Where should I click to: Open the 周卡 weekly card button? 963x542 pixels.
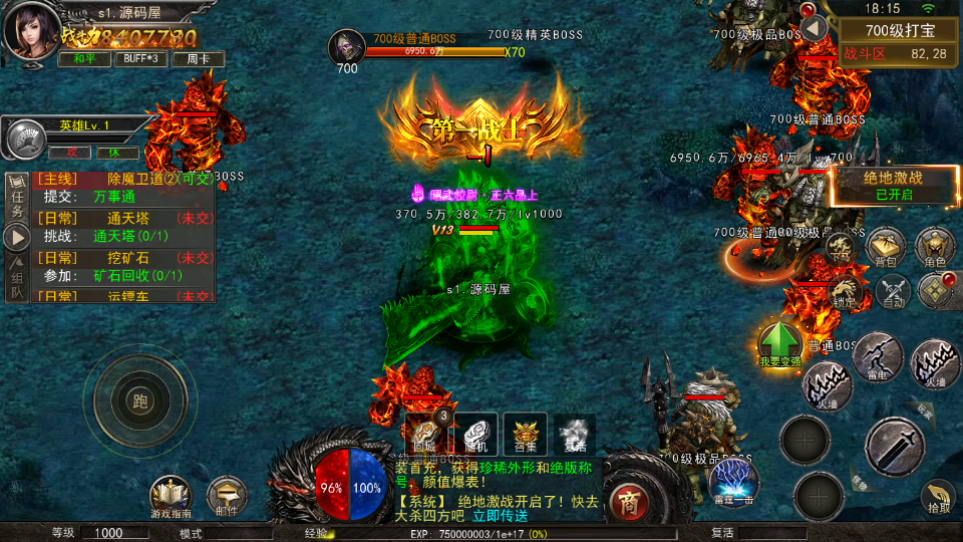[x=197, y=59]
